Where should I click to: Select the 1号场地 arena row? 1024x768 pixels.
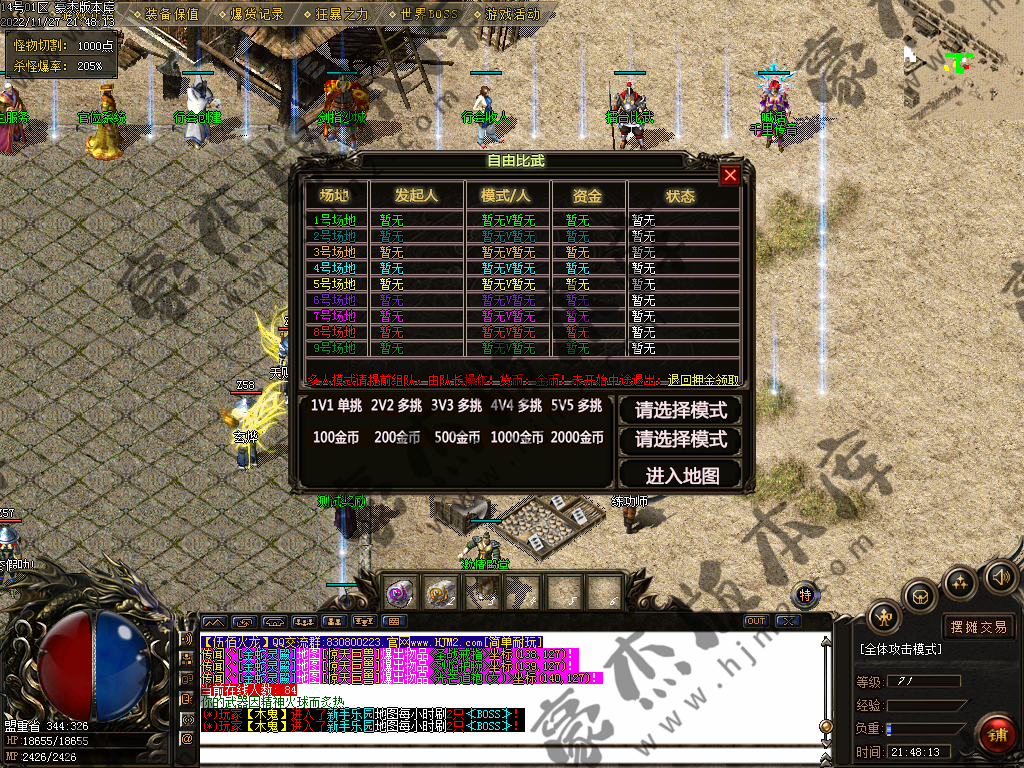coord(334,220)
